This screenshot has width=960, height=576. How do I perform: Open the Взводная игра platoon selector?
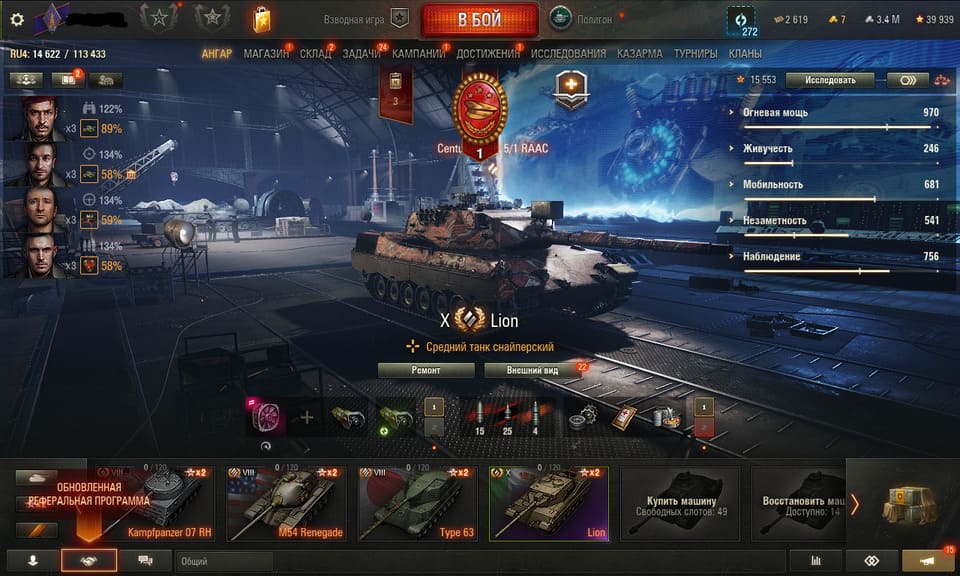pyautogui.click(x=366, y=19)
